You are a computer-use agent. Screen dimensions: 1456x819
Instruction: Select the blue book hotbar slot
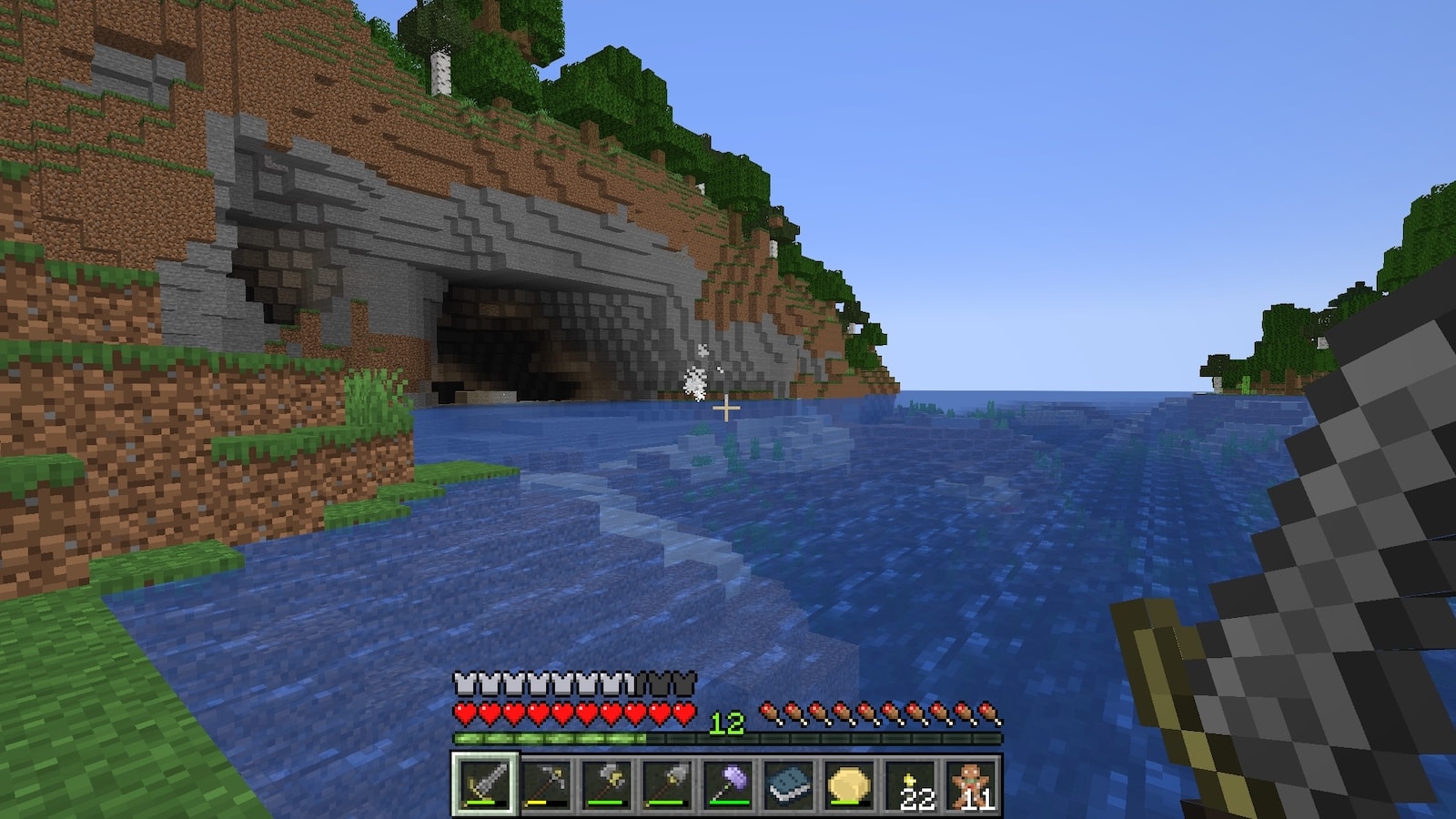point(789,783)
